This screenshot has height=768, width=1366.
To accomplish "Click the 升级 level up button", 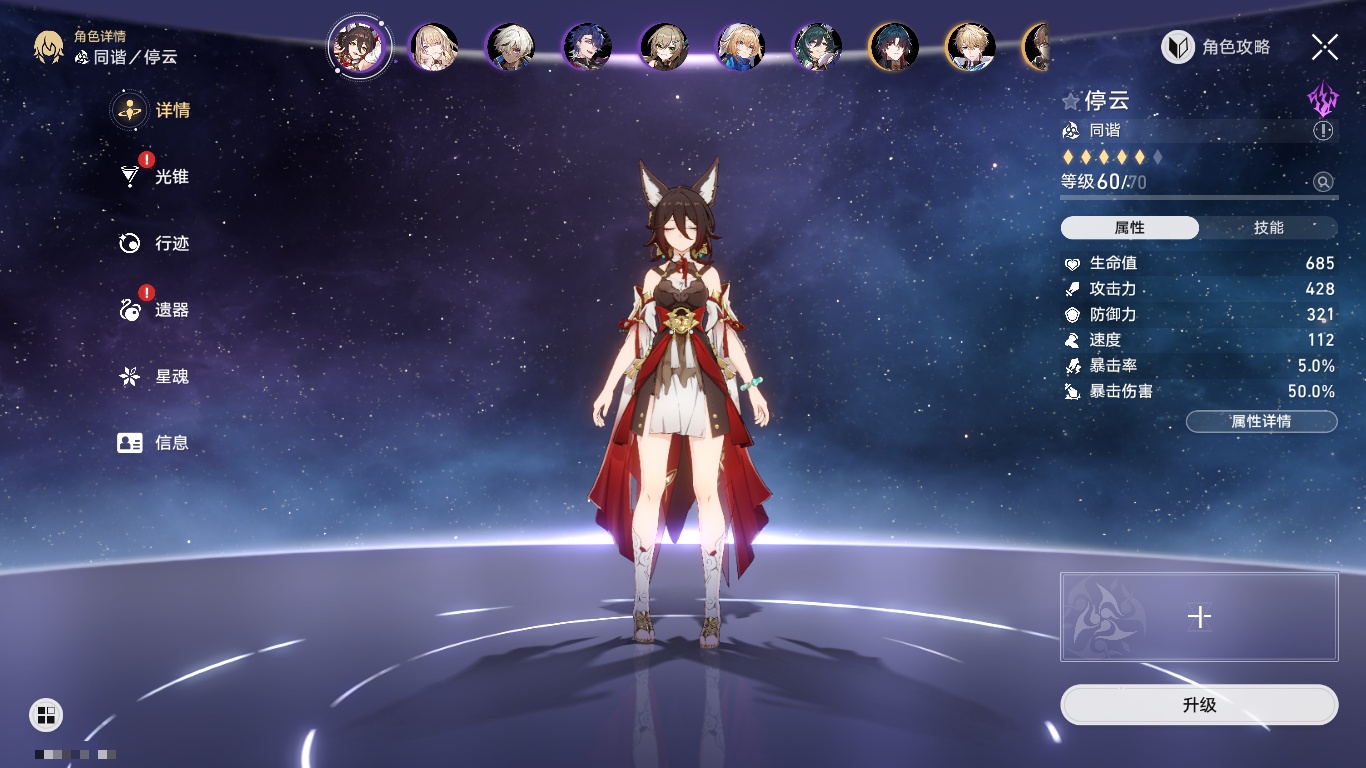I will pyautogui.click(x=1199, y=705).
